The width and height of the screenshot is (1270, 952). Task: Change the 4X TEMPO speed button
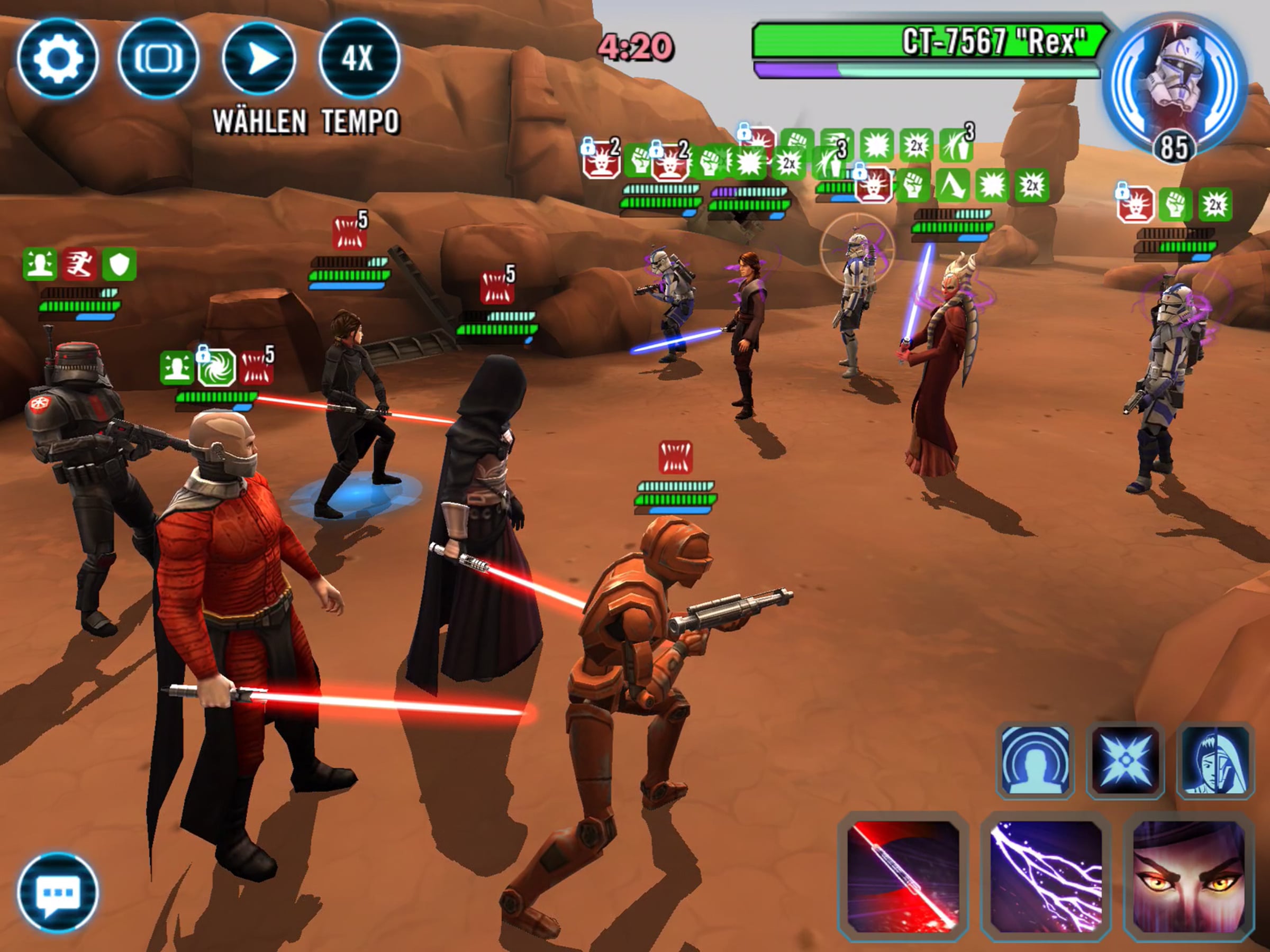[359, 59]
